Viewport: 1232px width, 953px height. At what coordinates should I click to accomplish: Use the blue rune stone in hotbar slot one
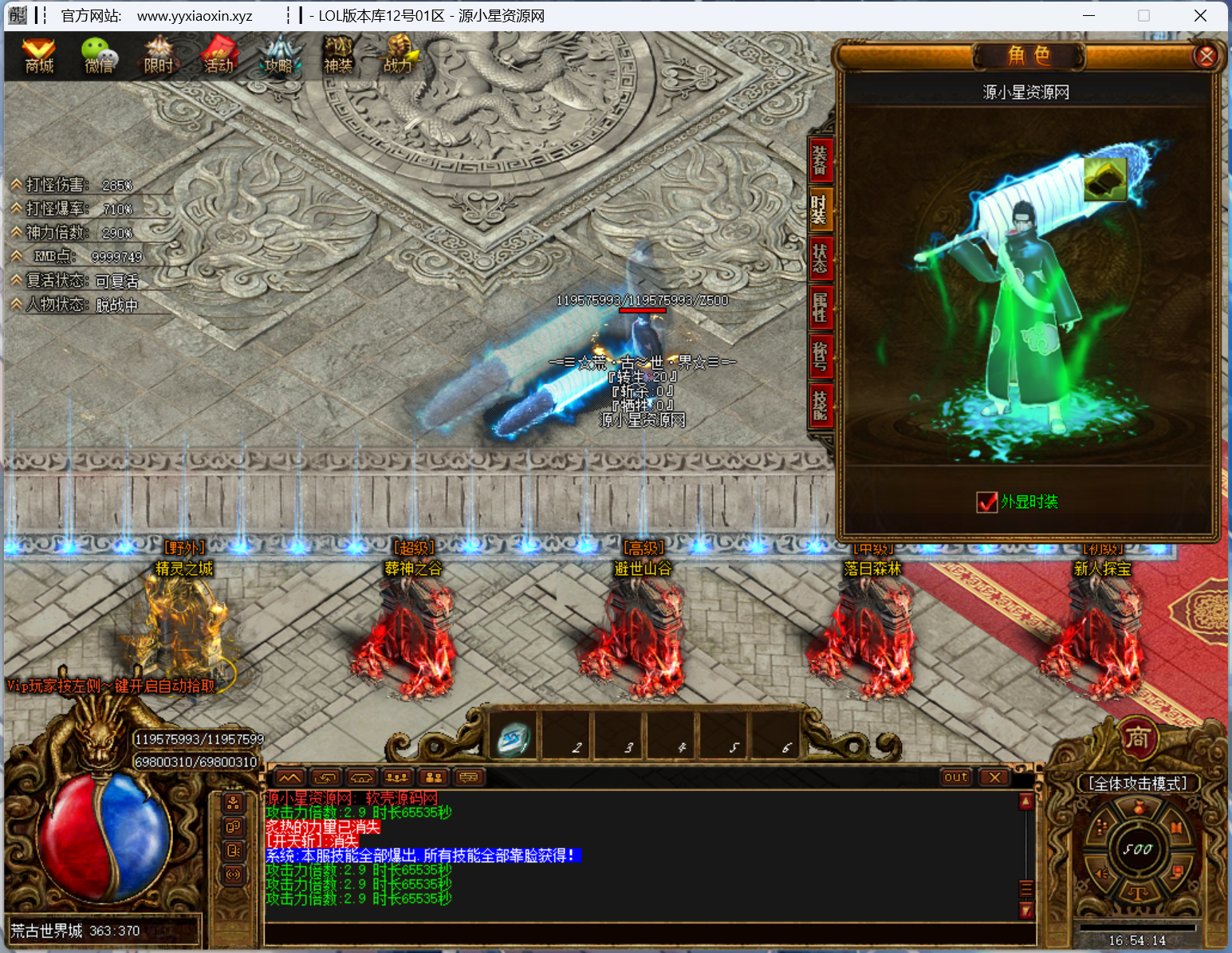[514, 738]
